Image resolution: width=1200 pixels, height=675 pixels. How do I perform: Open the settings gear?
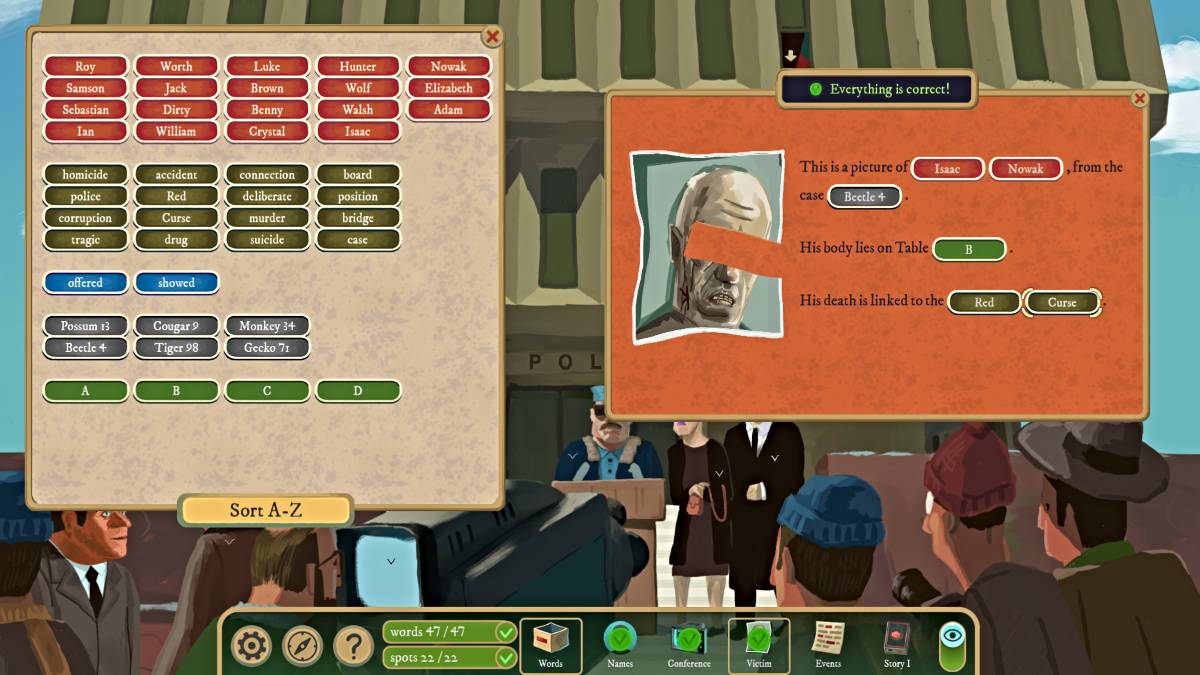(x=251, y=646)
